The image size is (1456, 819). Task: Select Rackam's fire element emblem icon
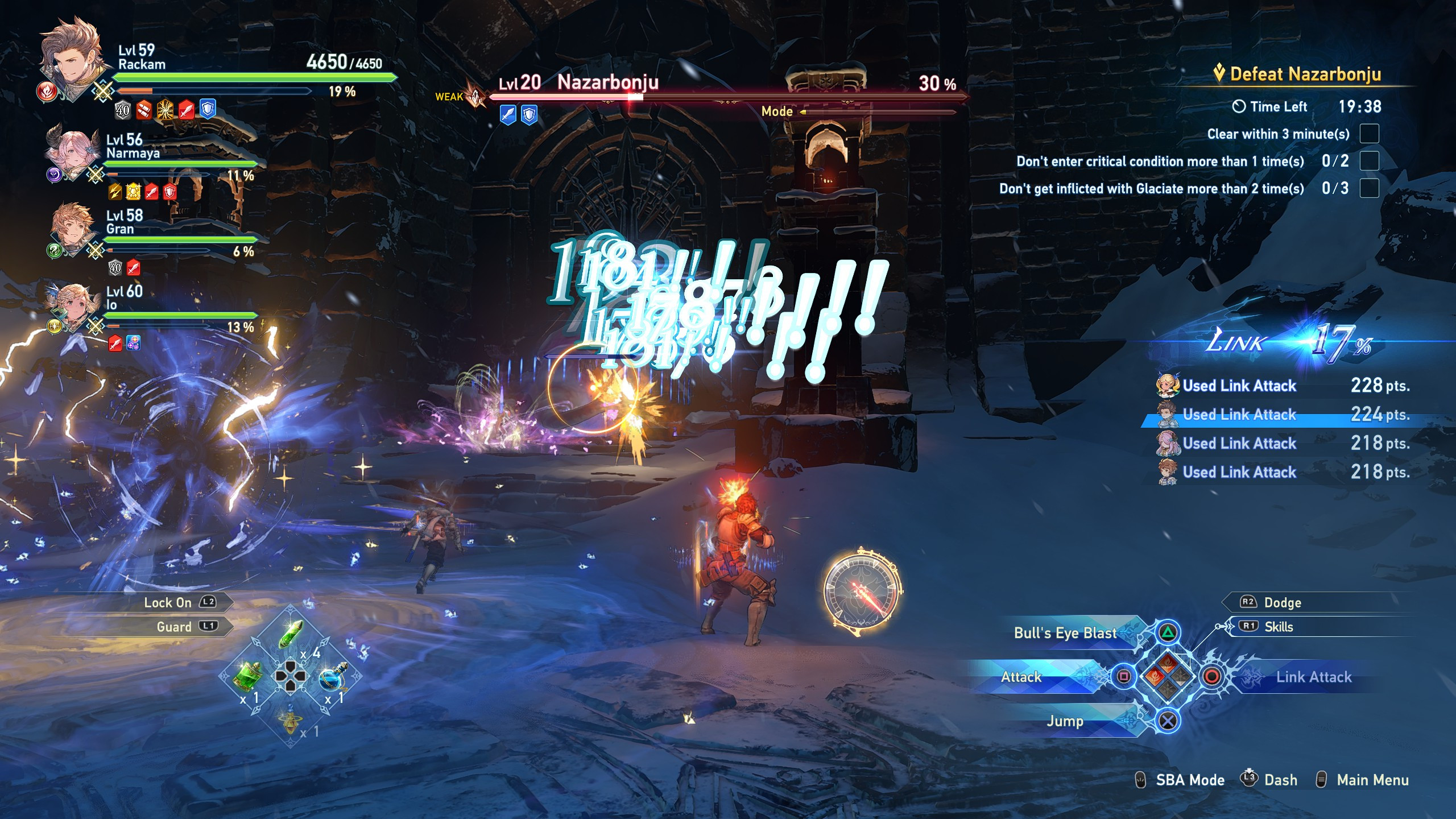click(48, 91)
